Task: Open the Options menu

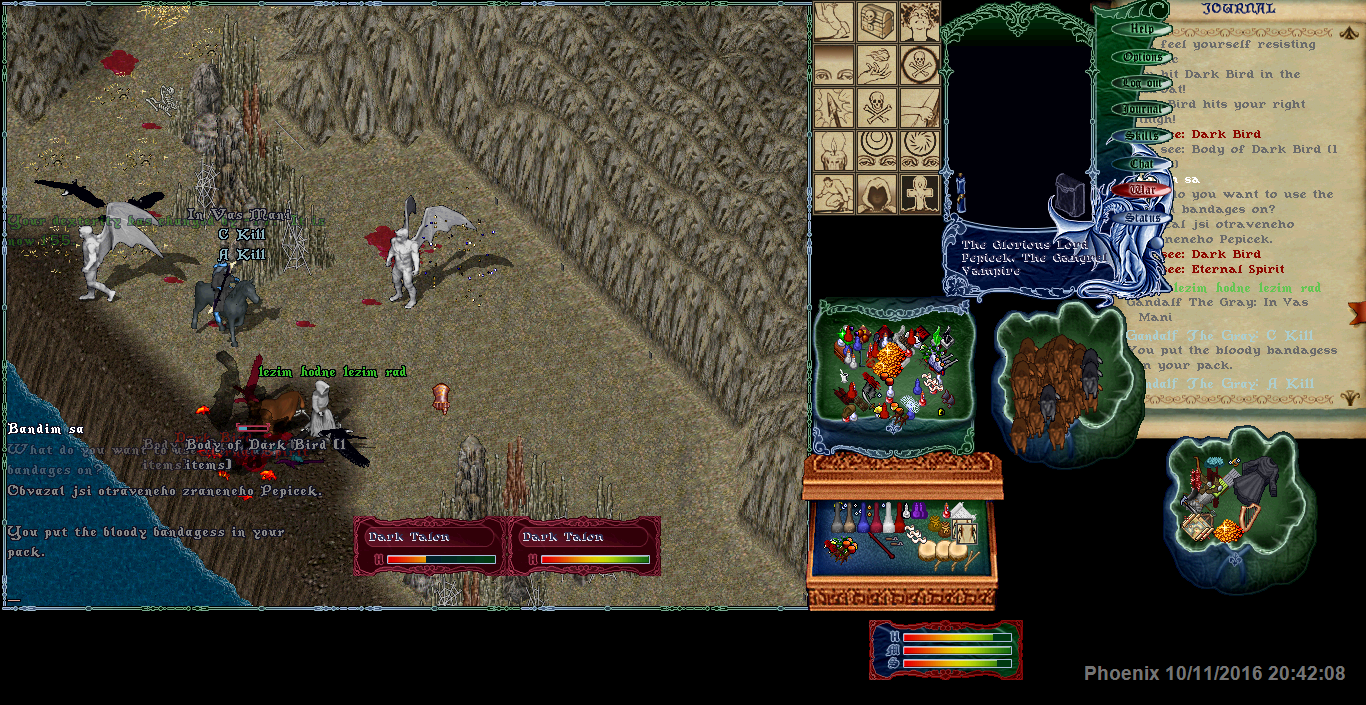Action: tap(1141, 57)
